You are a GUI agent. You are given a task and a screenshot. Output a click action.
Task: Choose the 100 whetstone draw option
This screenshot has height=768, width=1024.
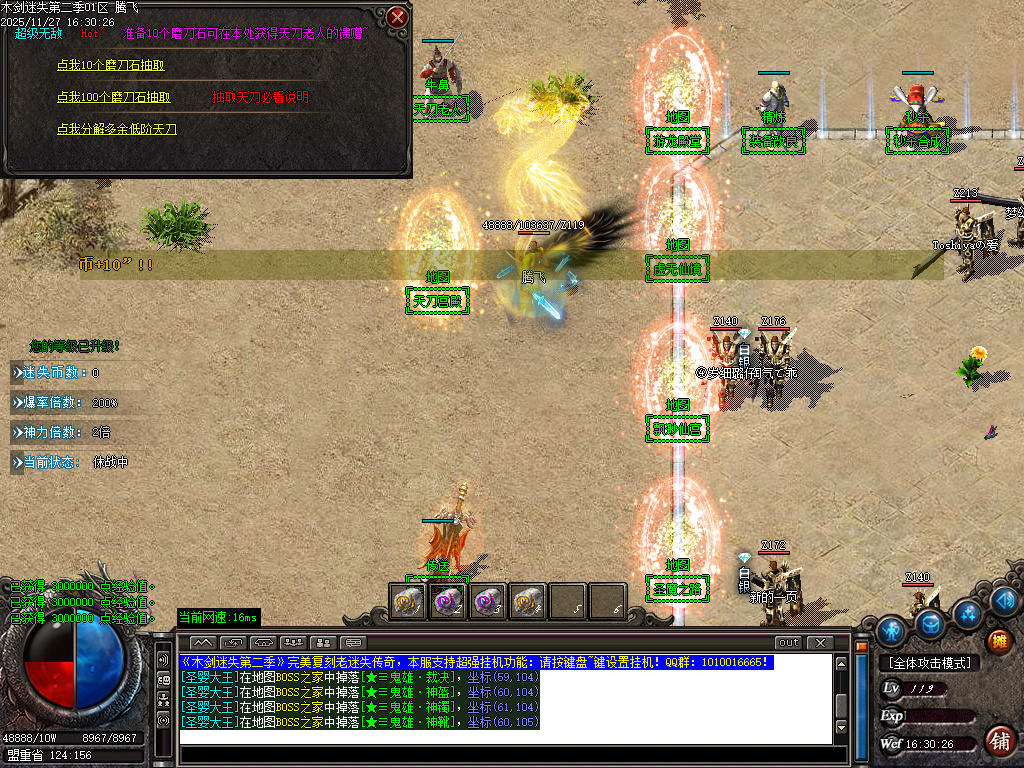coord(114,97)
